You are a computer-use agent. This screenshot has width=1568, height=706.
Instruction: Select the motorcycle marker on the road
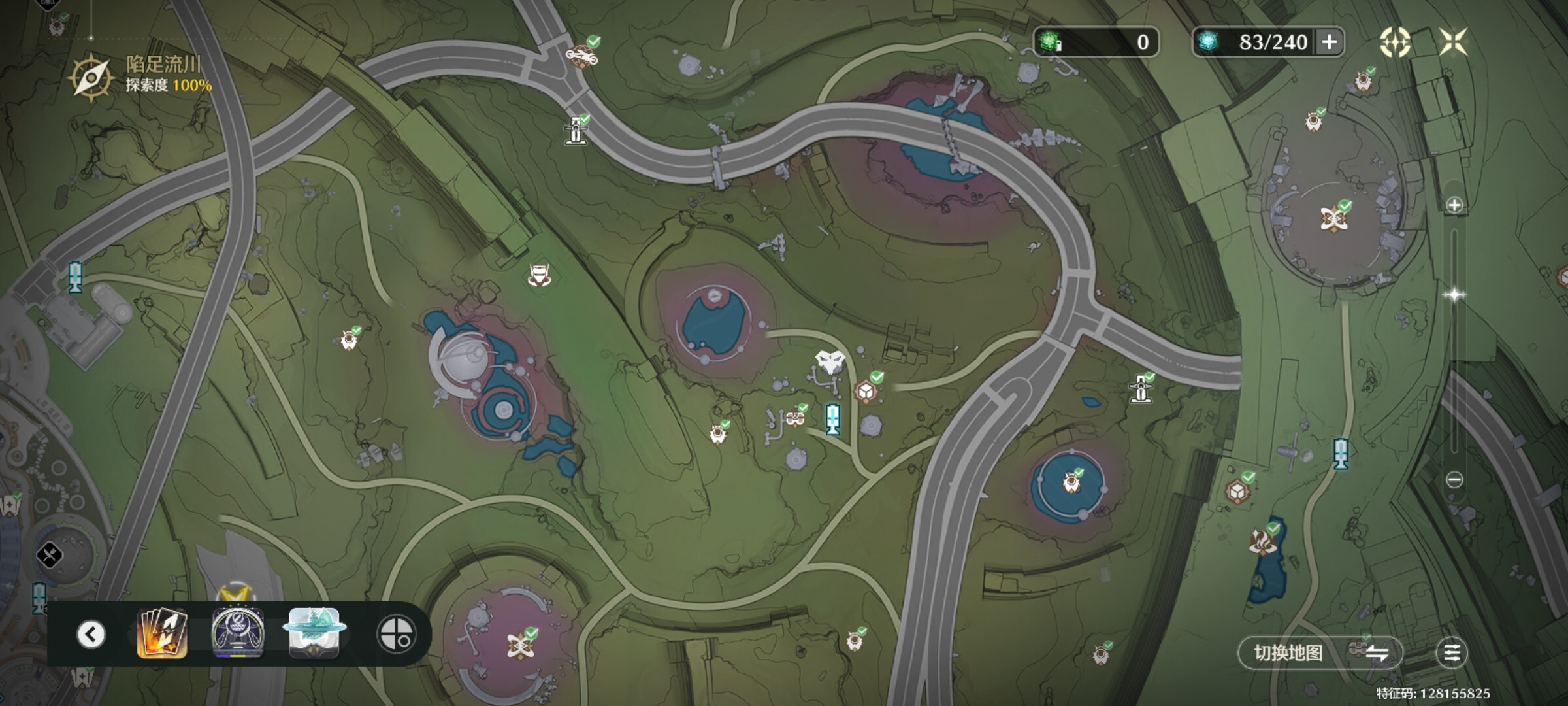[581, 56]
